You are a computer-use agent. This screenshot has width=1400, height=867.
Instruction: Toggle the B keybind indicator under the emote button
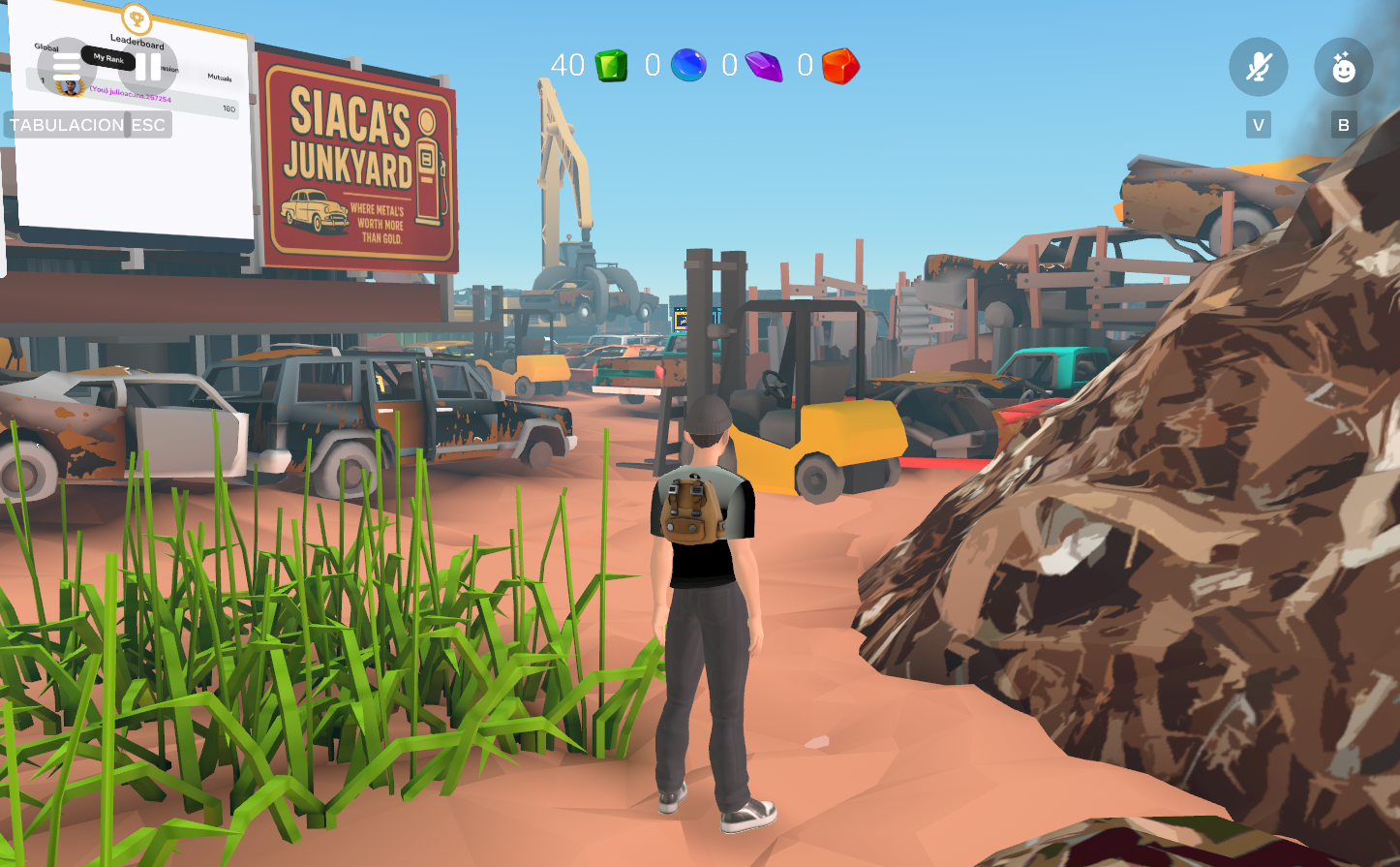point(1344,124)
